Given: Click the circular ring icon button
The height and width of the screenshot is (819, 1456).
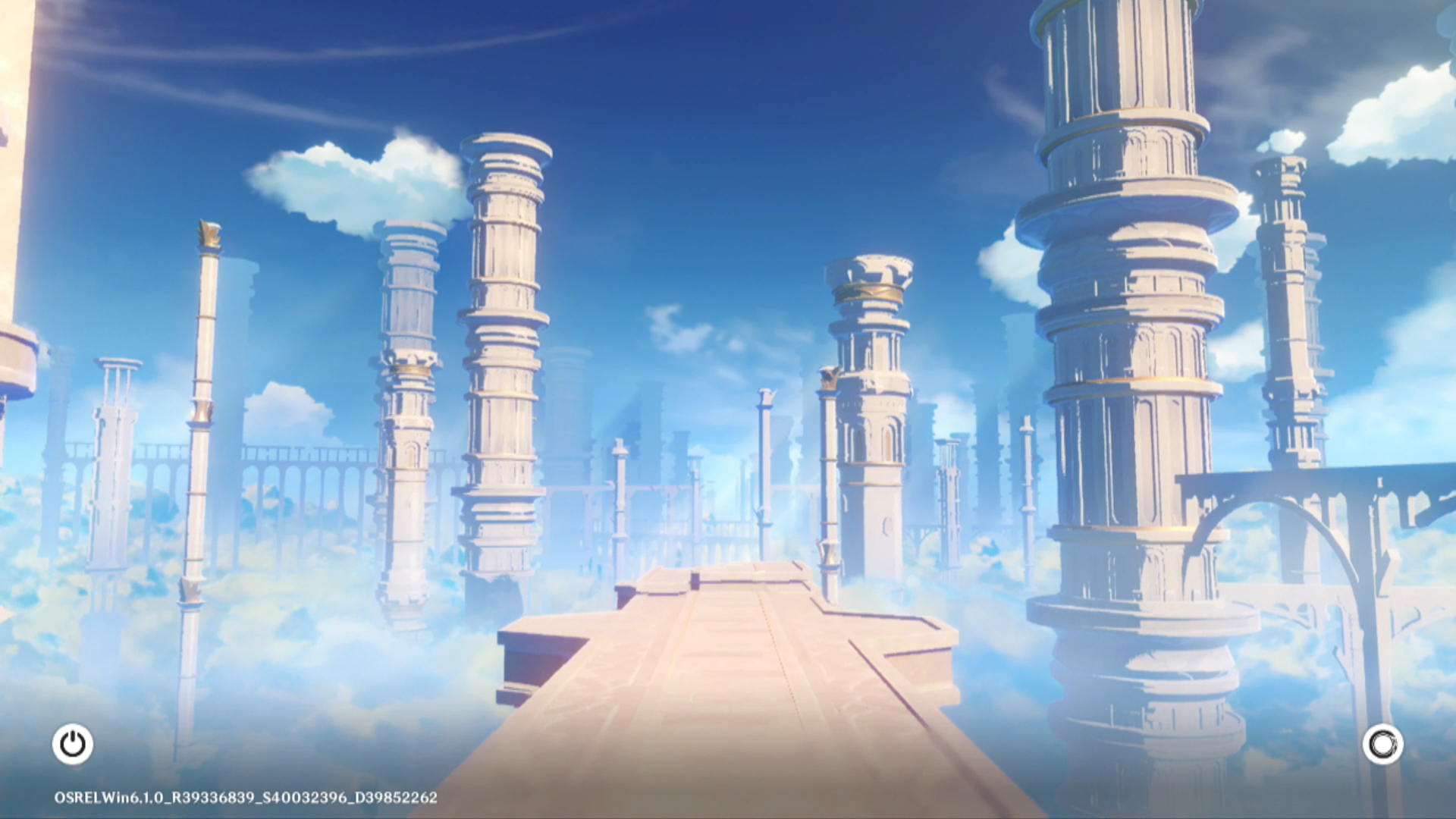Looking at the screenshot, I should [1382, 744].
